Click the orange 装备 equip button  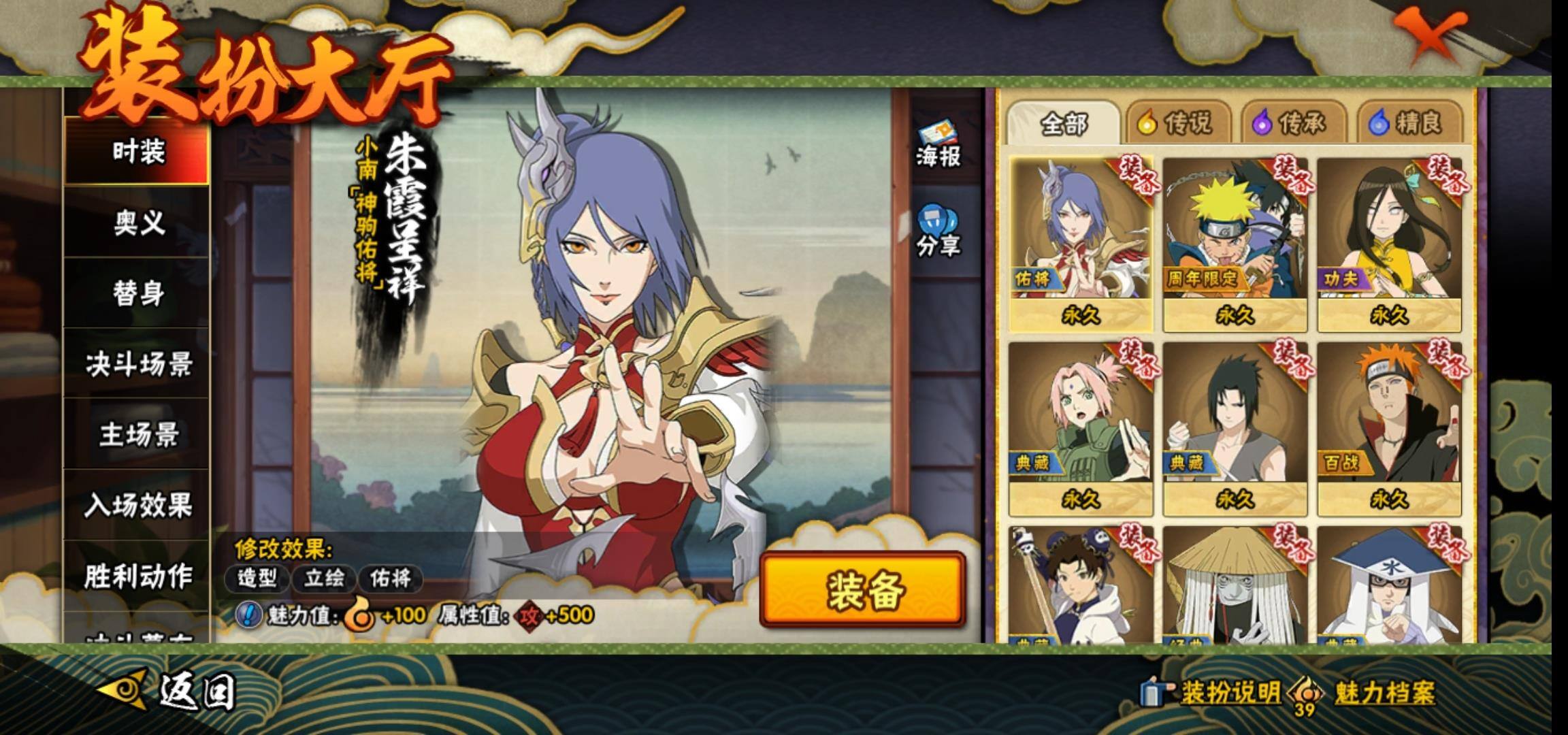863,589
